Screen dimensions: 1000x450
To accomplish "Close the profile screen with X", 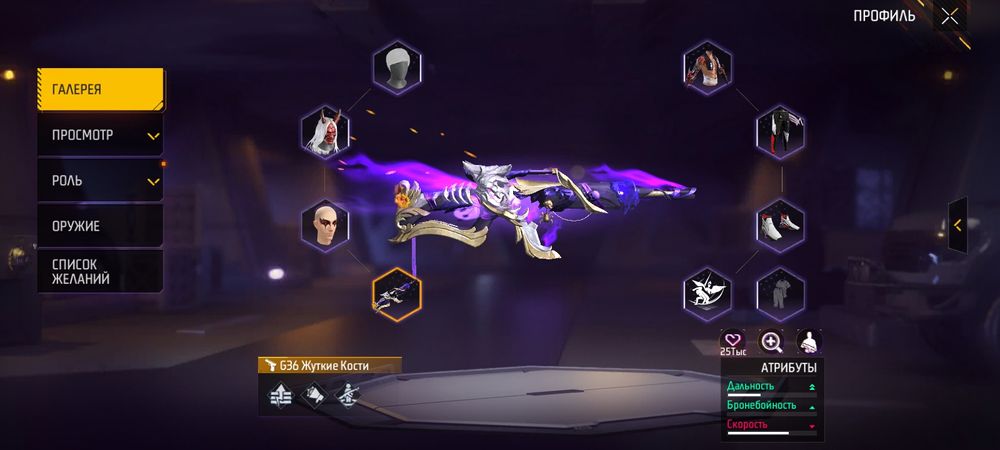I will tap(949, 16).
